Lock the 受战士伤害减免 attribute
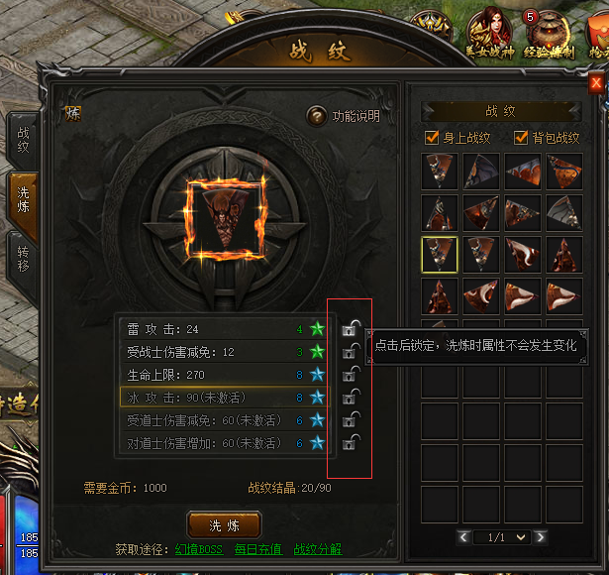Screen dimensions: 609x575 pos(350,350)
